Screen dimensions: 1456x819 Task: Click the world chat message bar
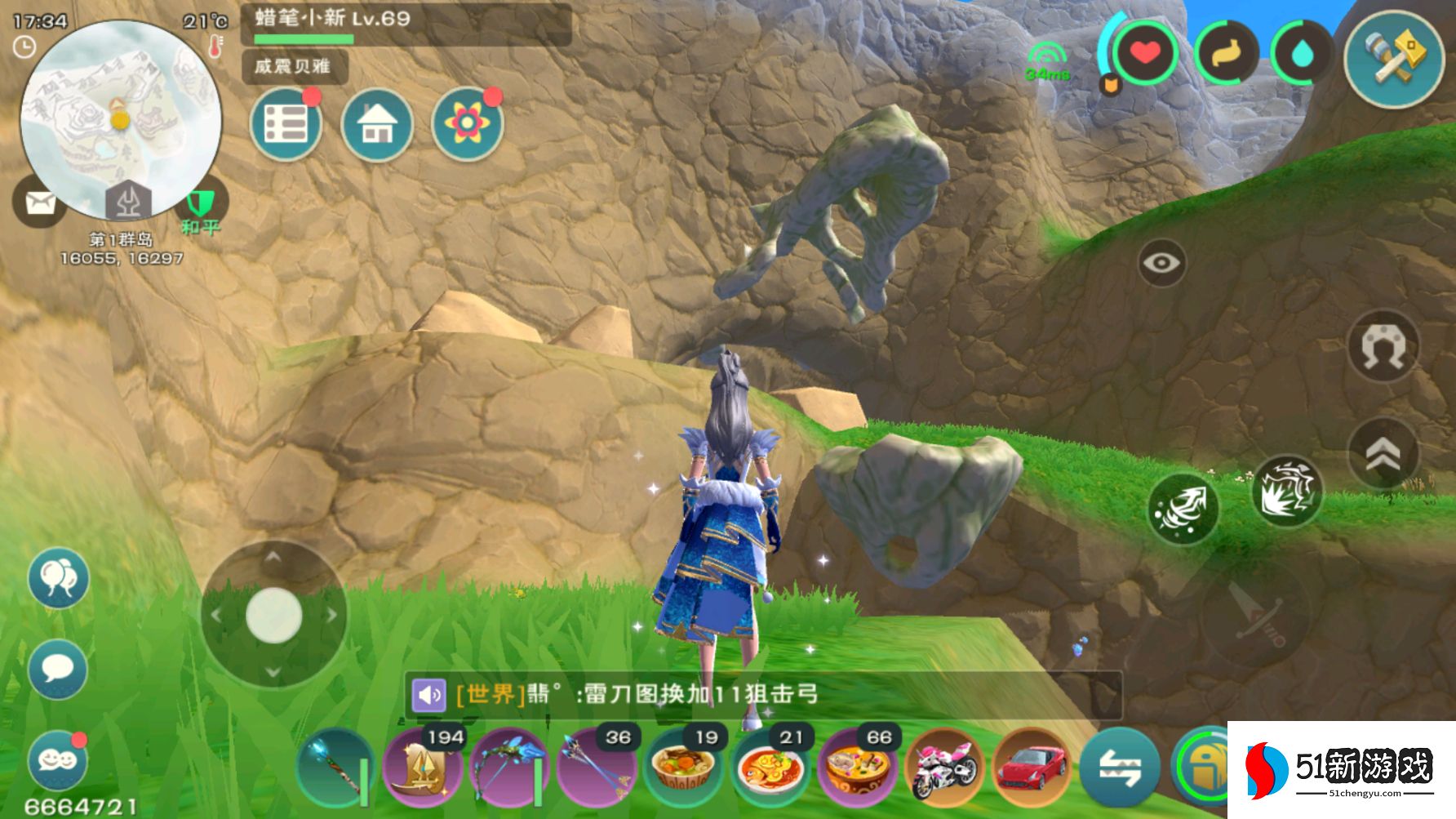click(x=763, y=694)
